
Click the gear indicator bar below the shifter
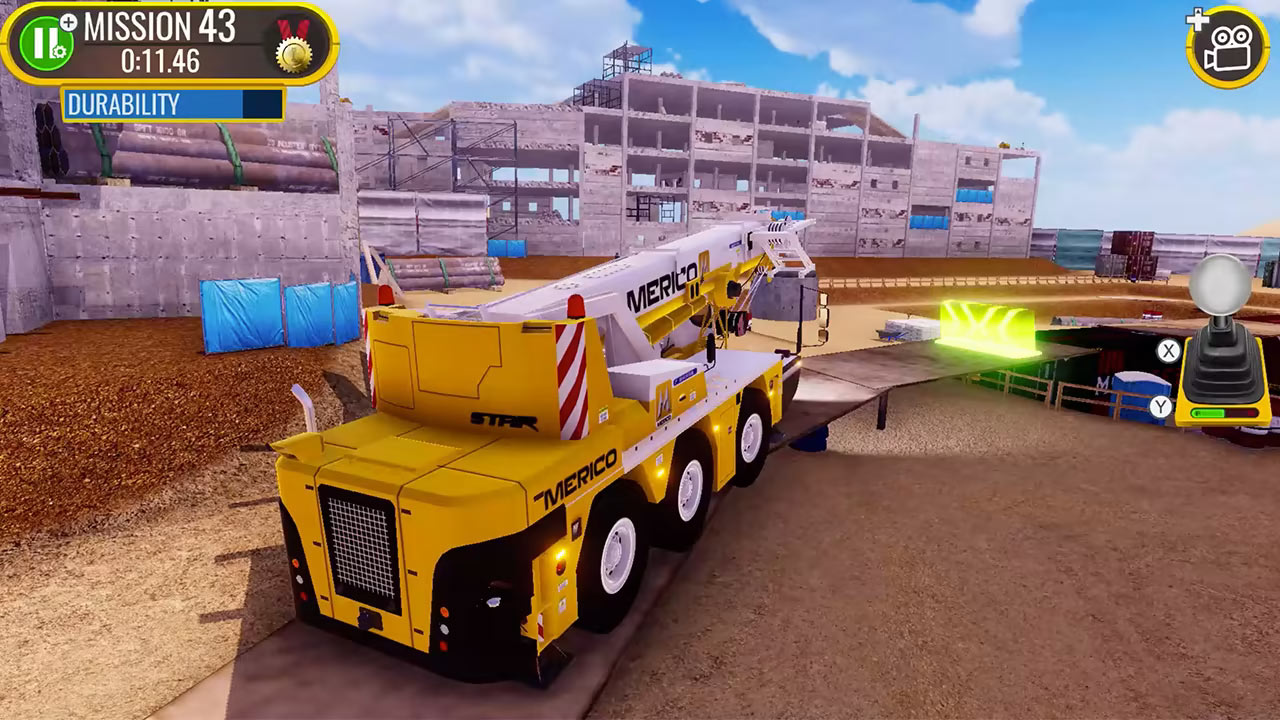pos(1222,412)
